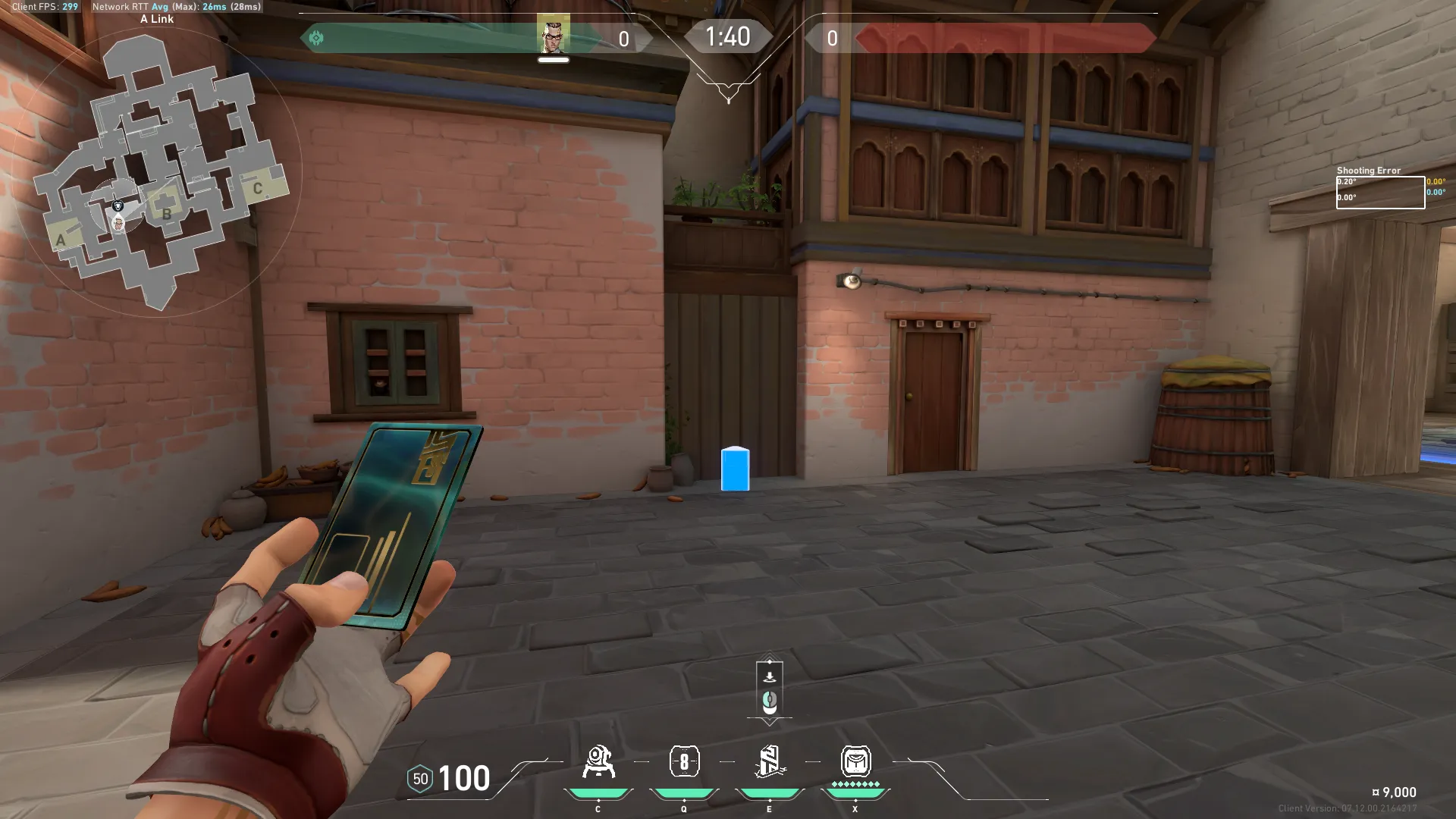1456x819 pixels.
Task: Activate the Headhunter ability icon
Action: [x=684, y=761]
